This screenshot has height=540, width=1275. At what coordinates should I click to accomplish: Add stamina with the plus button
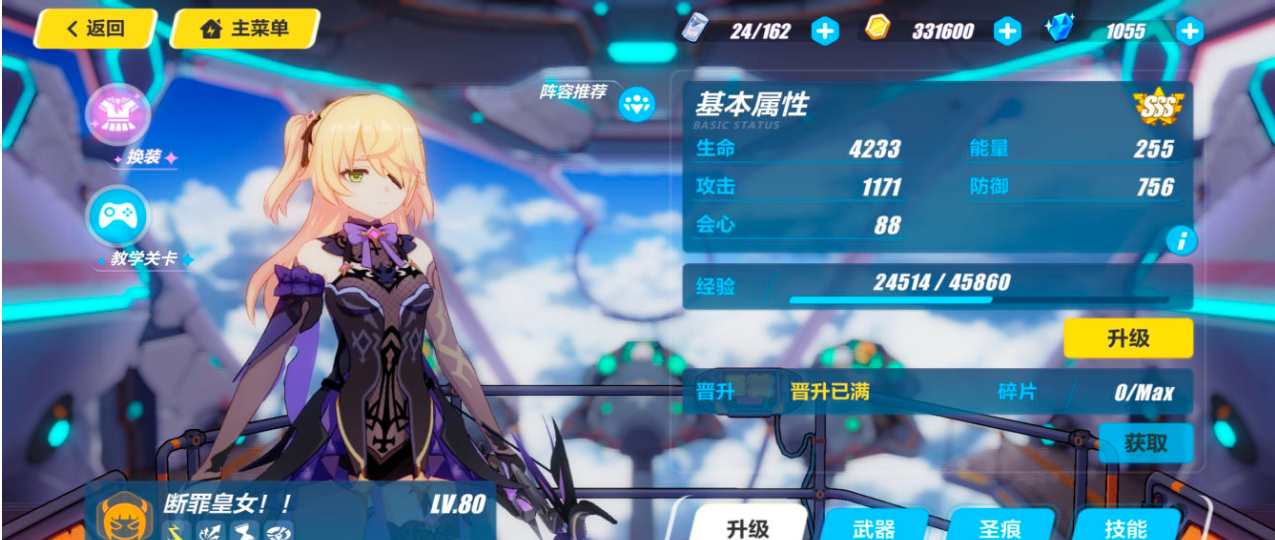click(x=824, y=31)
